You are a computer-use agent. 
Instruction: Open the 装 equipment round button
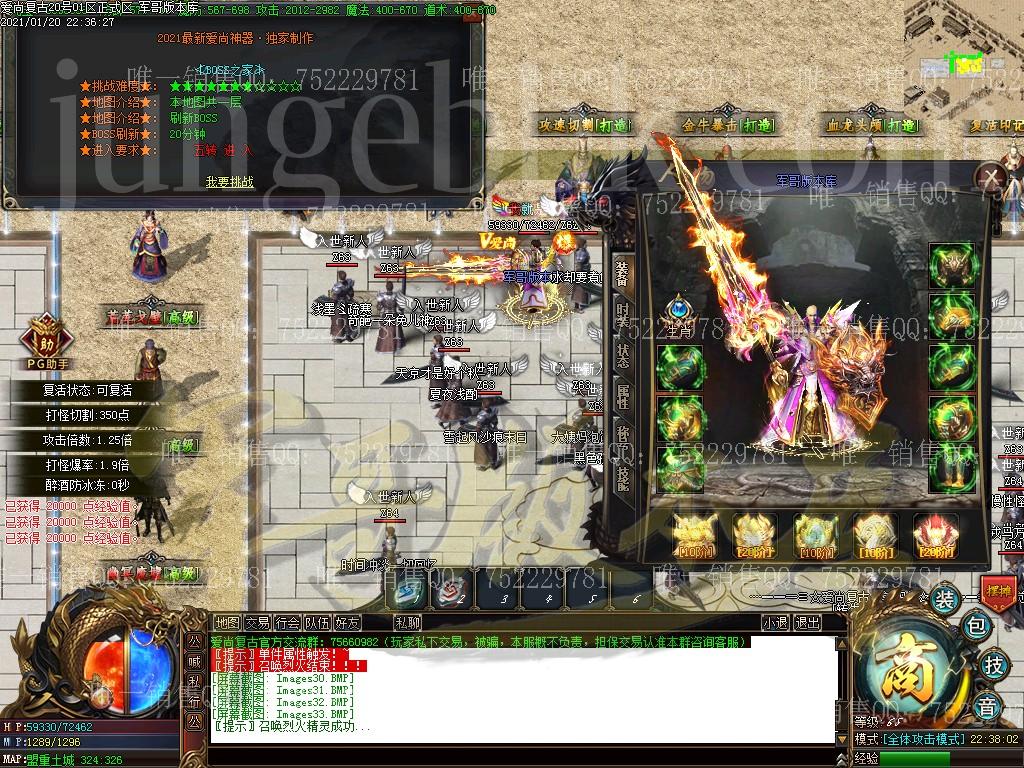944,600
